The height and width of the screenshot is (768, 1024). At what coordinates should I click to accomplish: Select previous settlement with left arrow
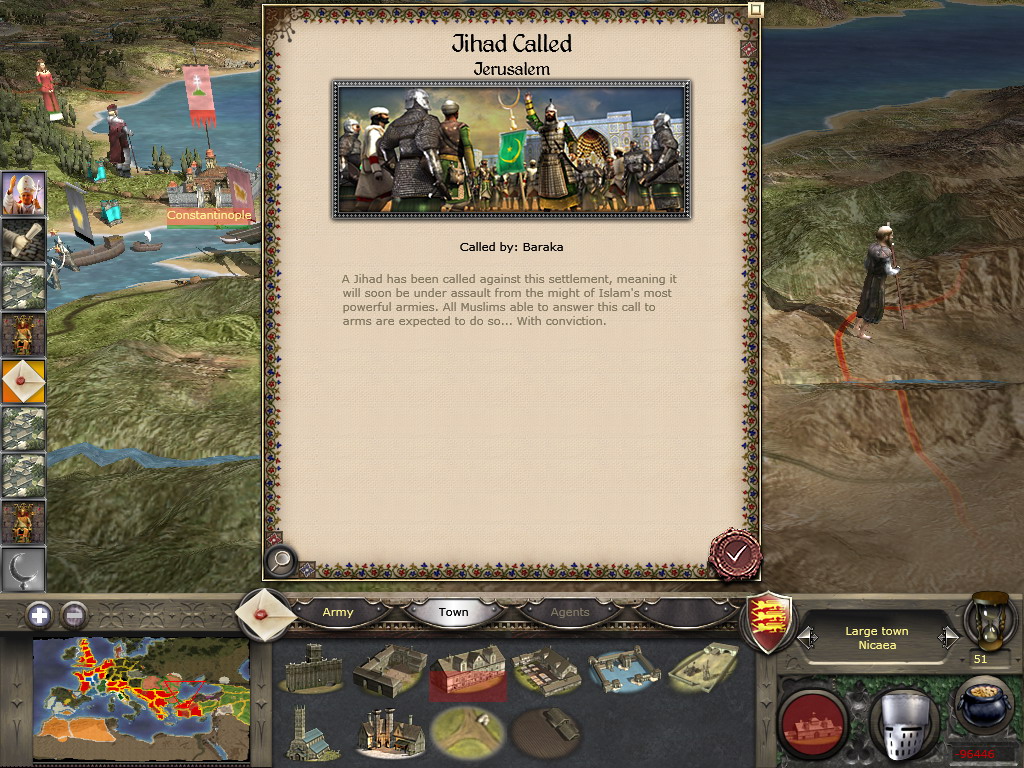pos(806,637)
